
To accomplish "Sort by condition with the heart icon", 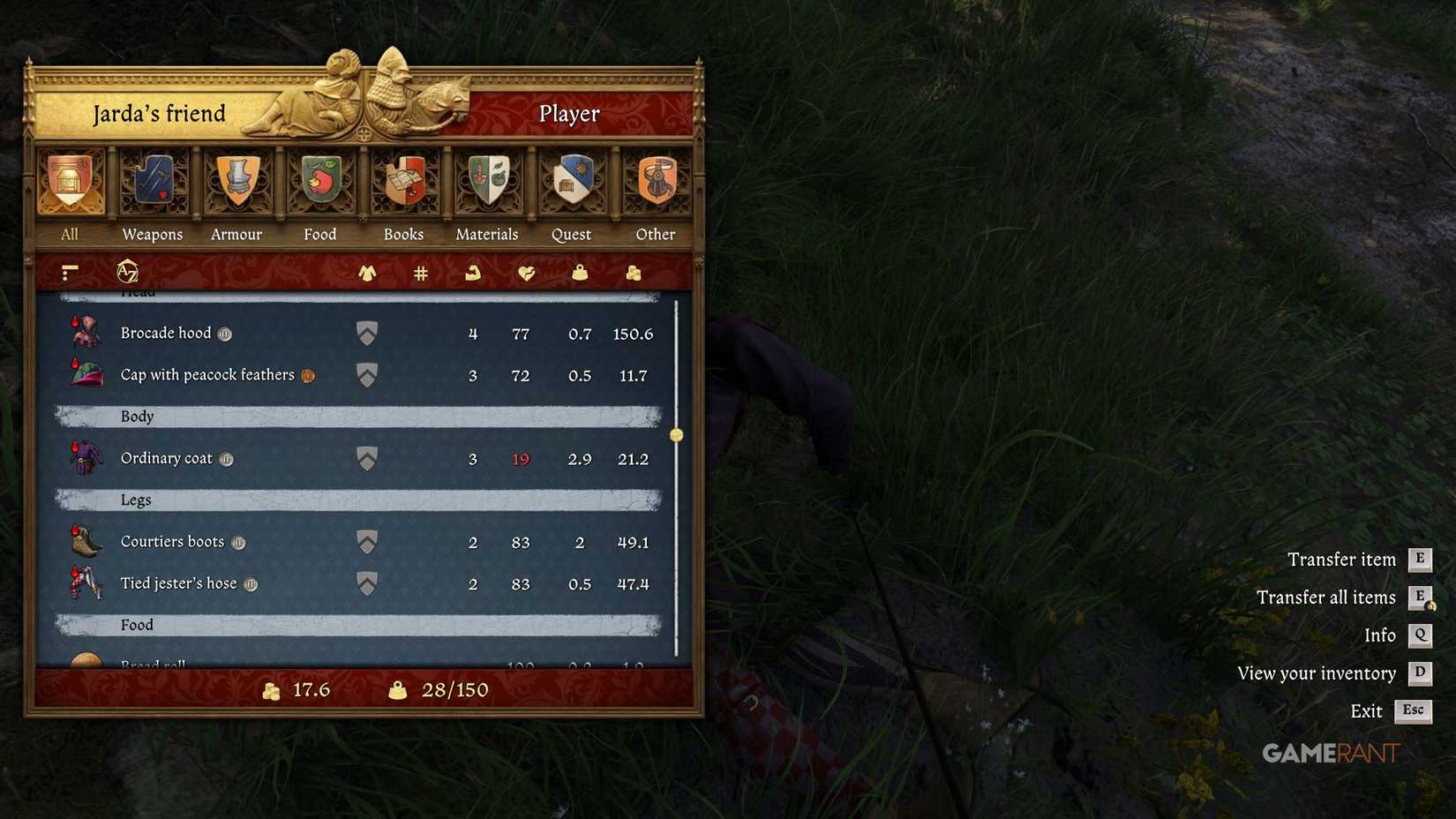I will tap(526, 273).
